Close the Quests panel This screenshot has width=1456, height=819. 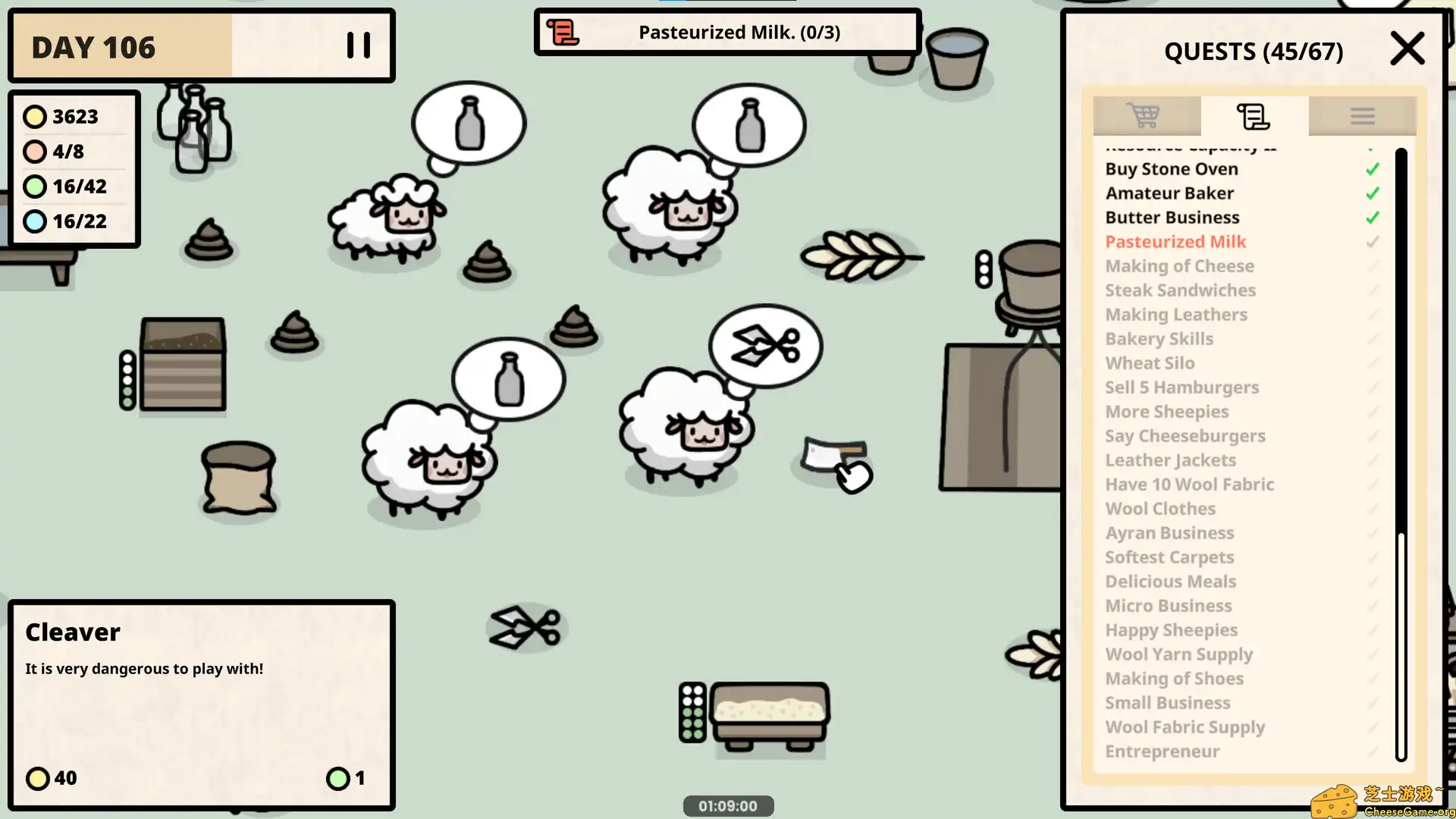pyautogui.click(x=1407, y=49)
